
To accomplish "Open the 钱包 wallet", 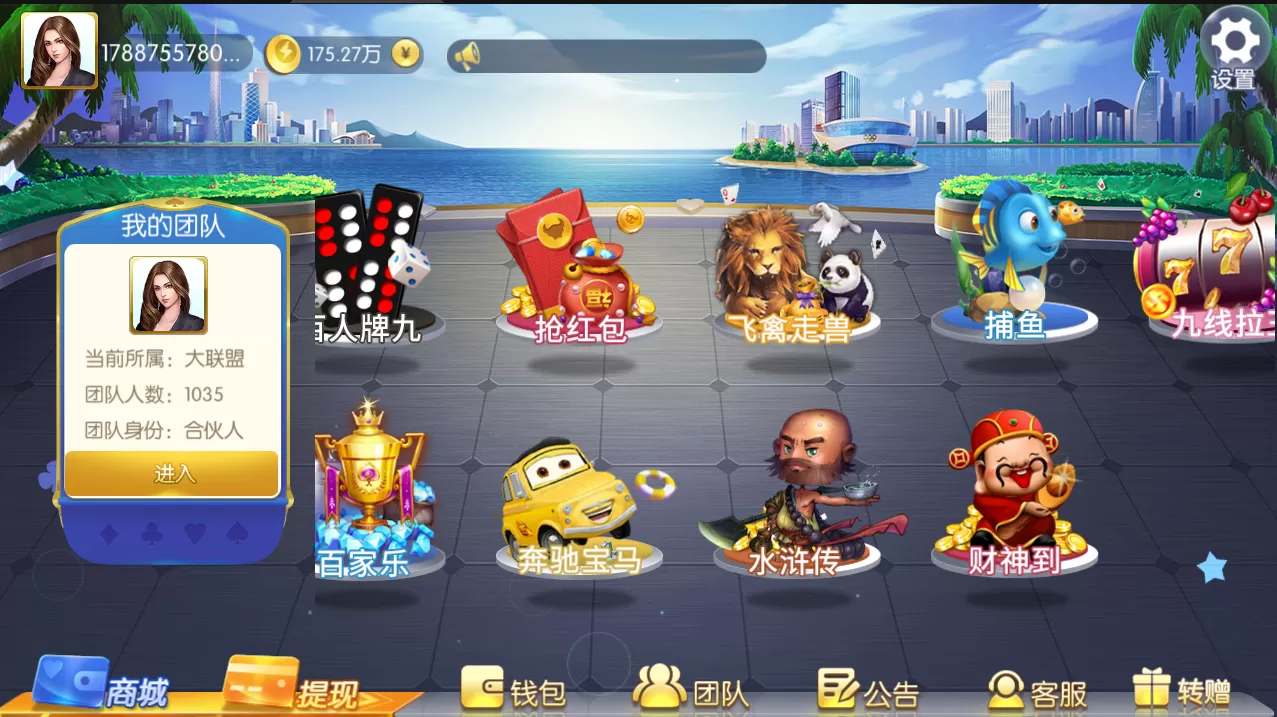I will point(514,690).
